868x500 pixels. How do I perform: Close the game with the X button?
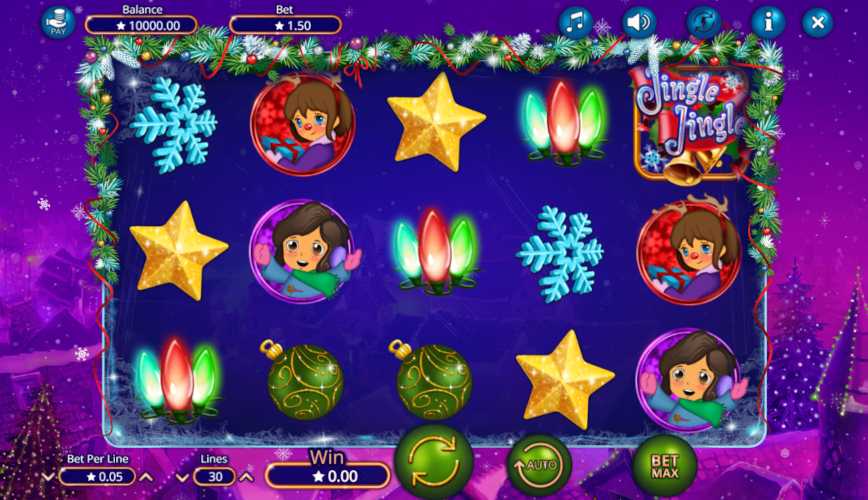click(817, 22)
